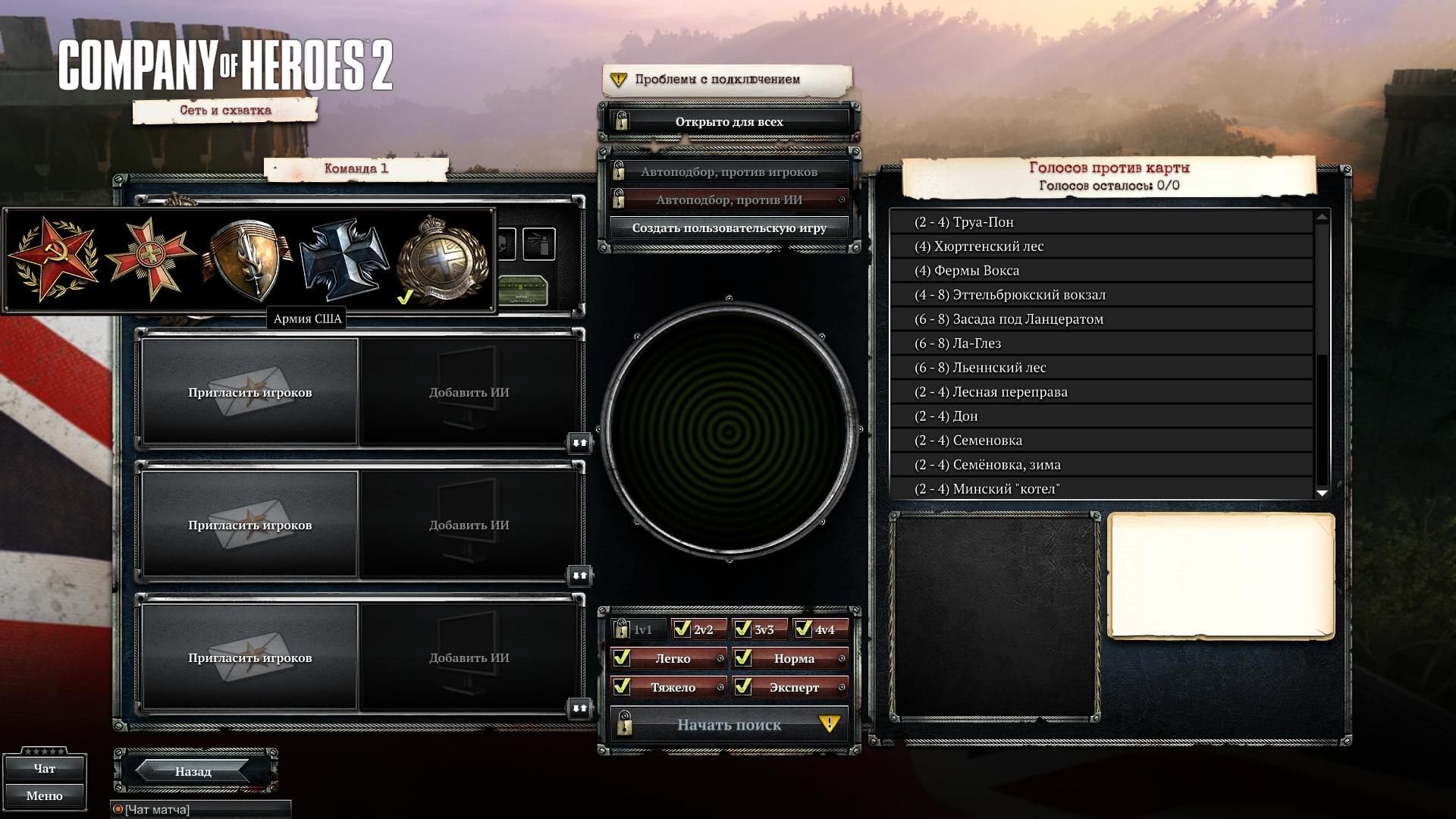Go back with the 'Назад' button
The image size is (1456, 819).
point(193,771)
